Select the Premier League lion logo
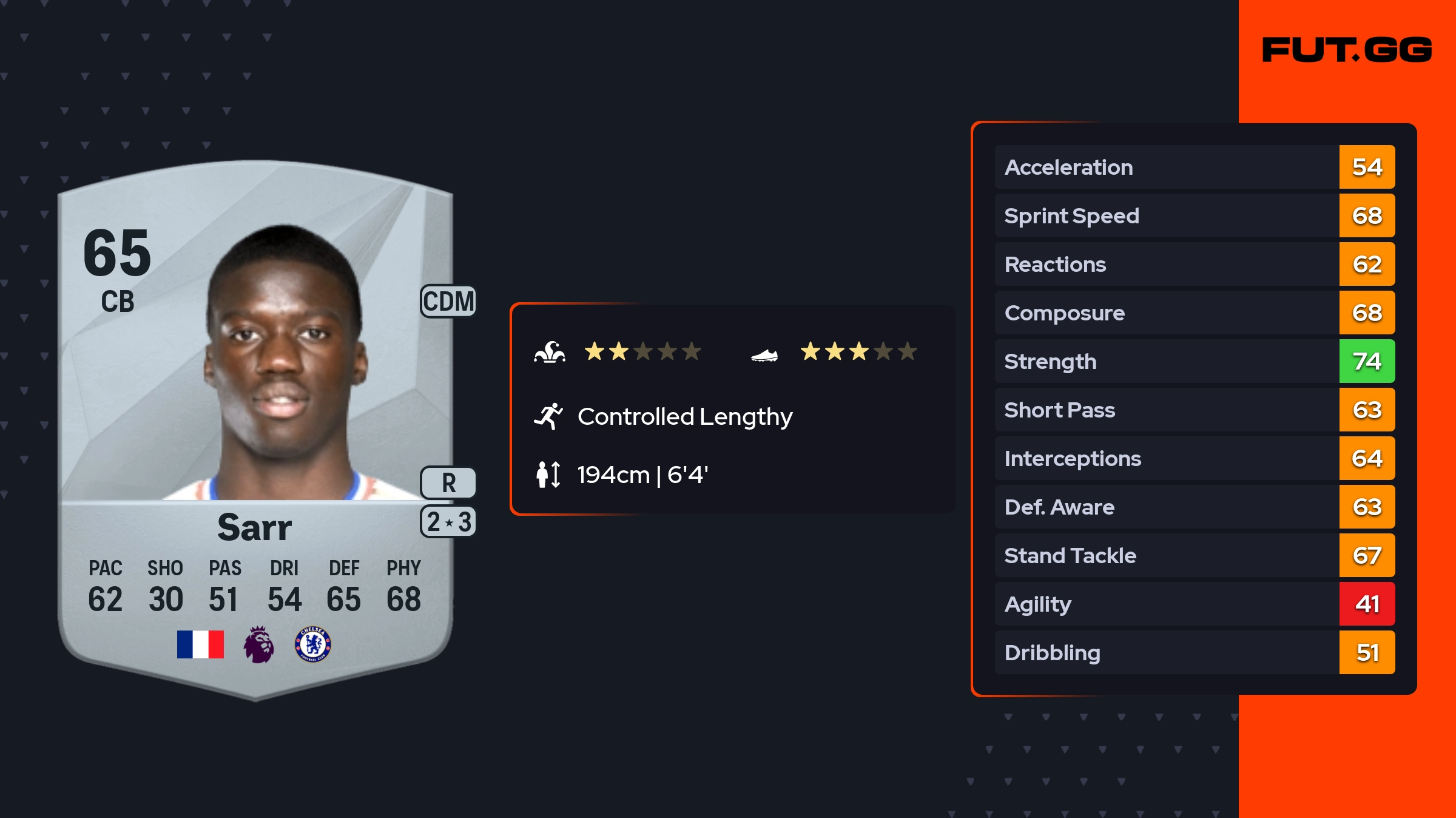This screenshot has height=818, width=1456. click(x=259, y=644)
